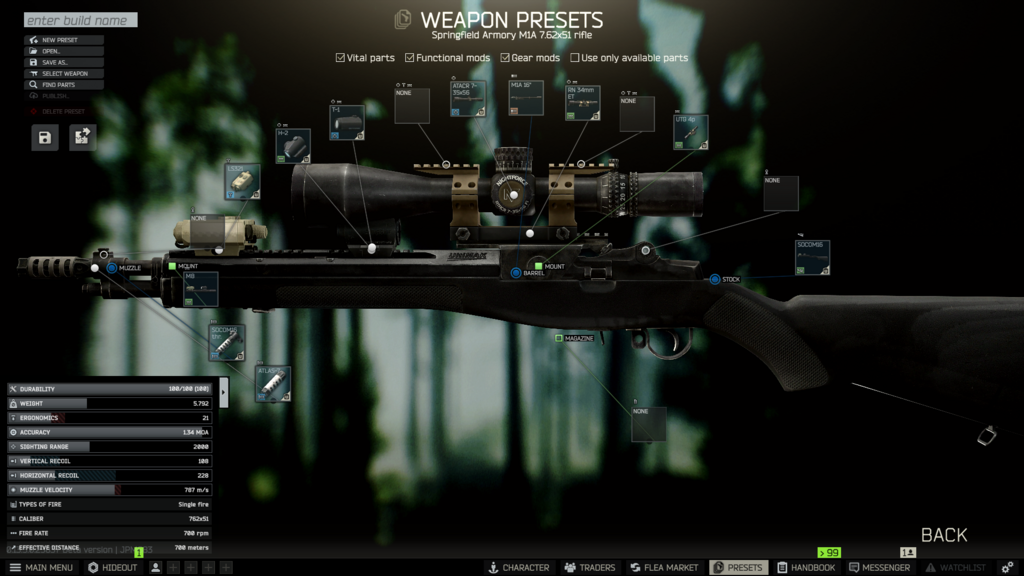Image resolution: width=1024 pixels, height=576 pixels.
Task: Open the Select Weapon dialog
Action: (65, 74)
